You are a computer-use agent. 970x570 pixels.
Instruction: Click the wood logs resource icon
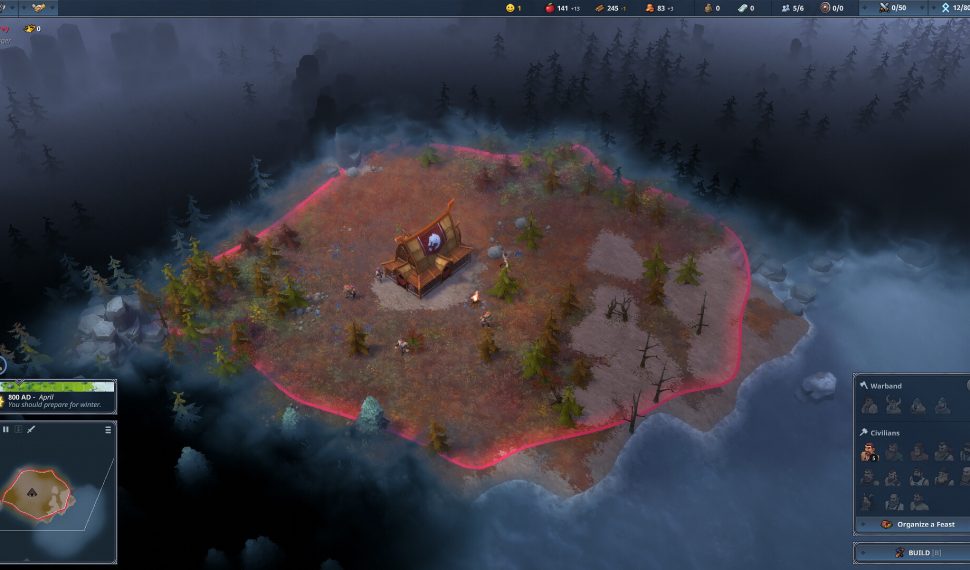point(599,8)
